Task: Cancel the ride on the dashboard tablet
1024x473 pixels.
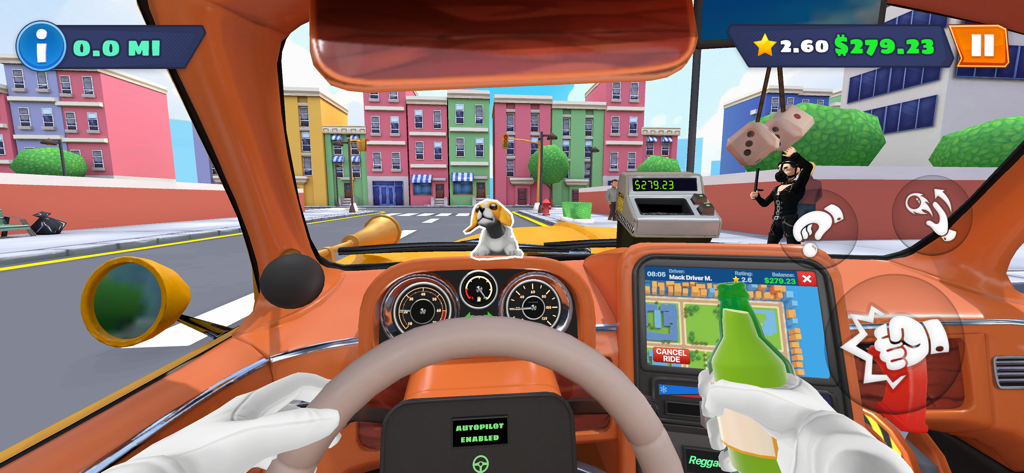Action: (671, 355)
